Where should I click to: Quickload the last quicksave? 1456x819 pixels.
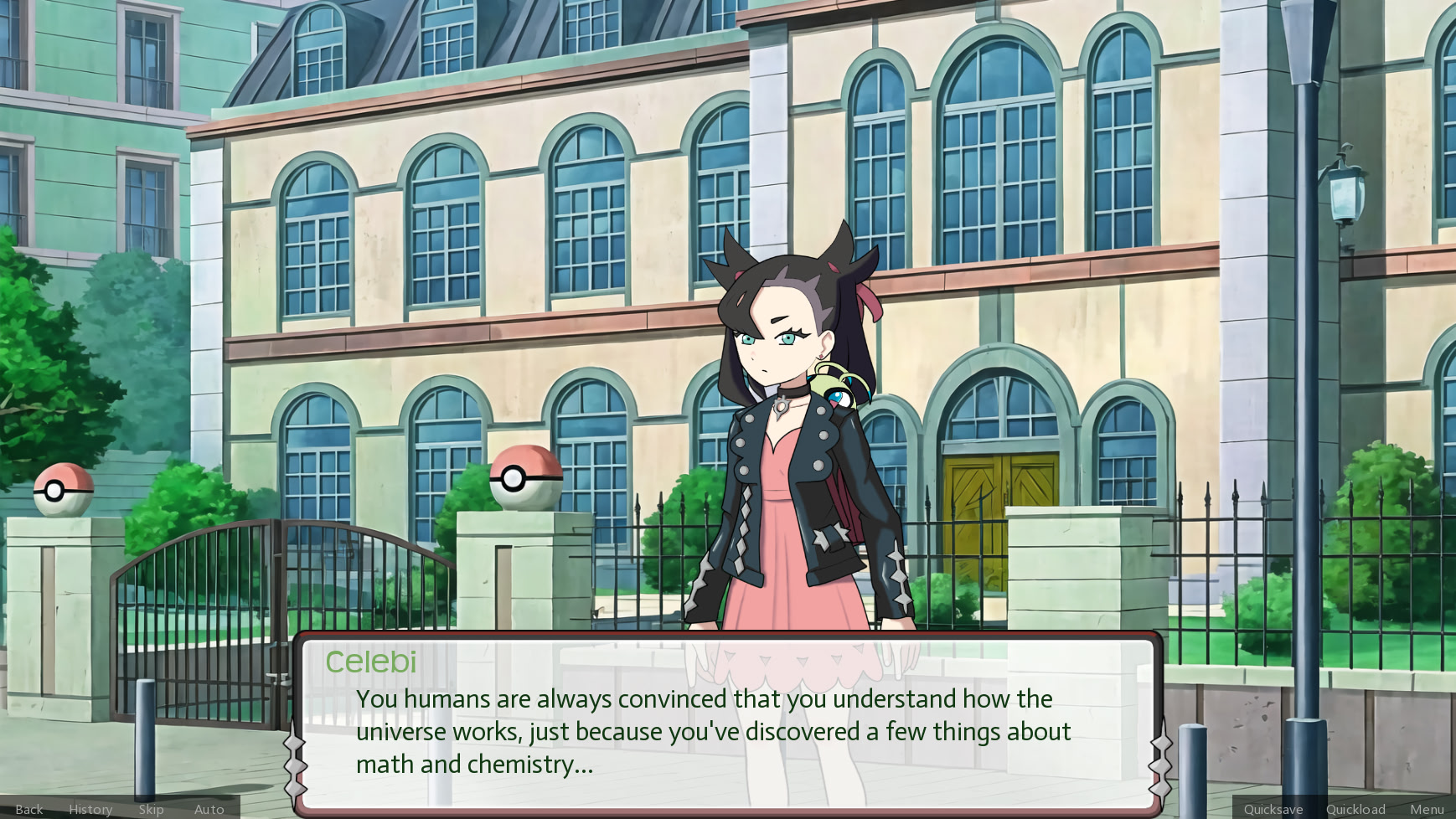(1355, 809)
